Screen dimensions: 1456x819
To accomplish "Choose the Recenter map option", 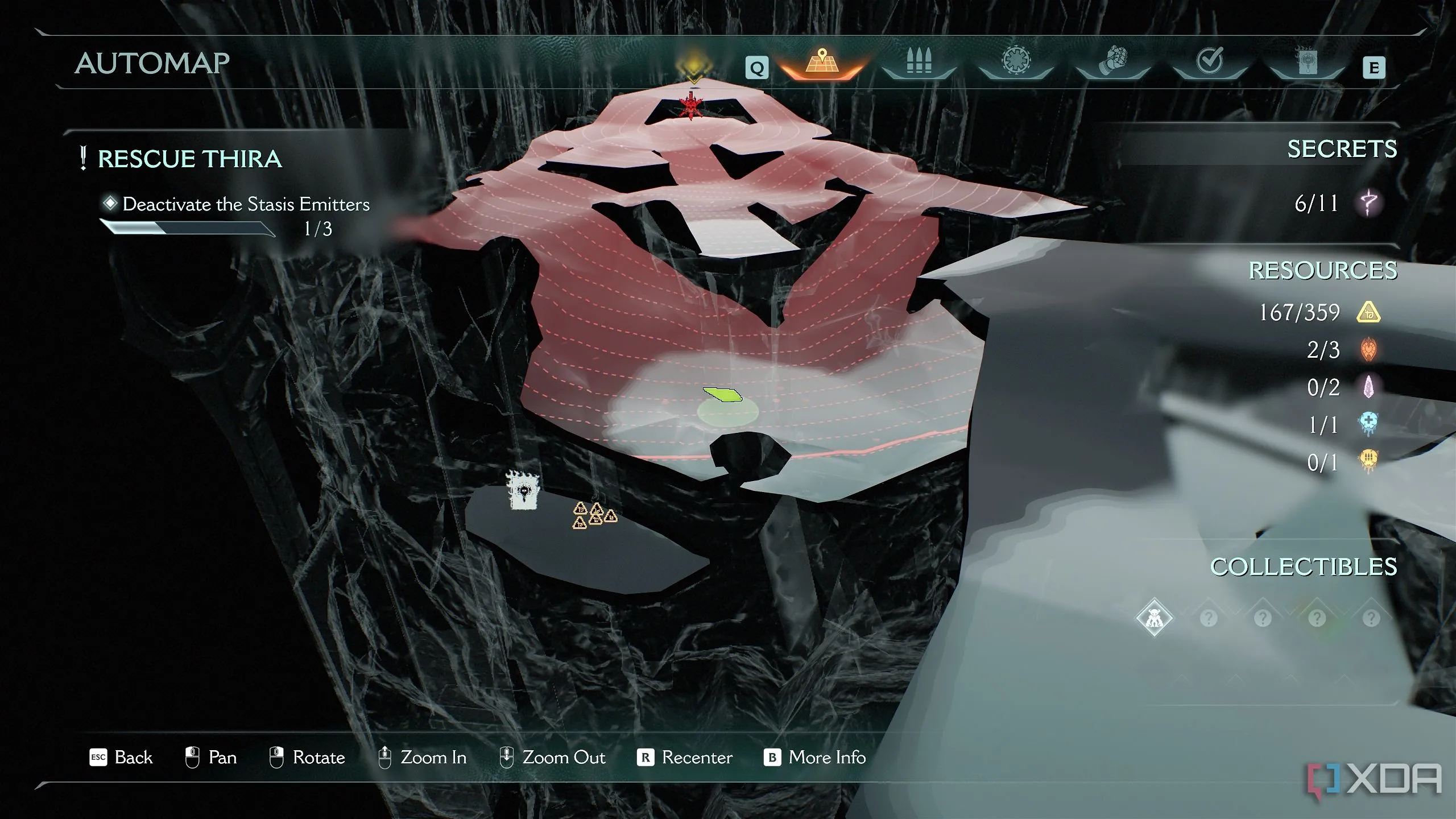I will pyautogui.click(x=685, y=758).
